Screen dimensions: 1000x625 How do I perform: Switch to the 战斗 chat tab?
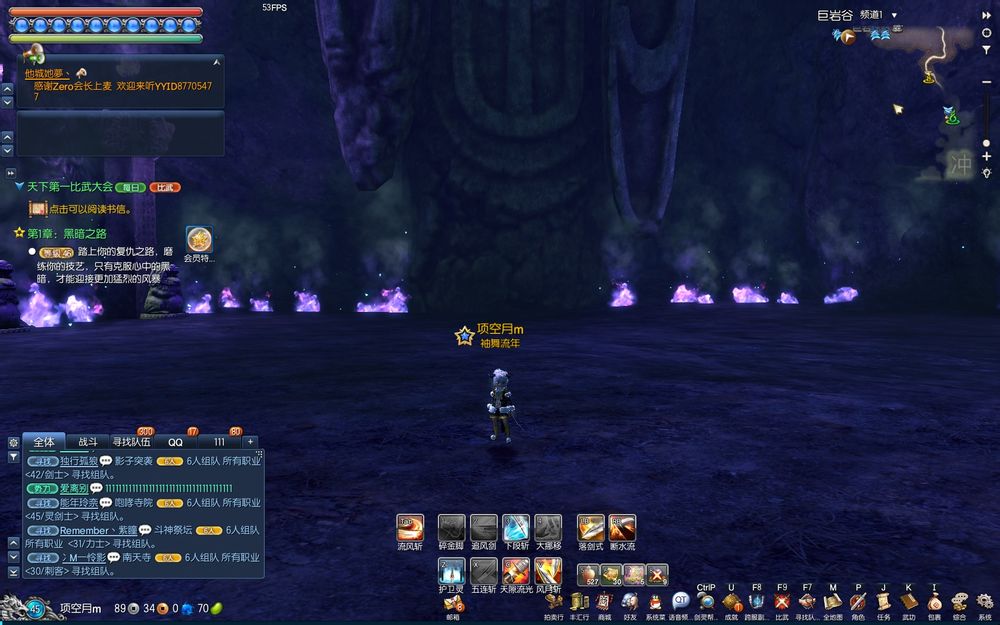click(x=89, y=441)
